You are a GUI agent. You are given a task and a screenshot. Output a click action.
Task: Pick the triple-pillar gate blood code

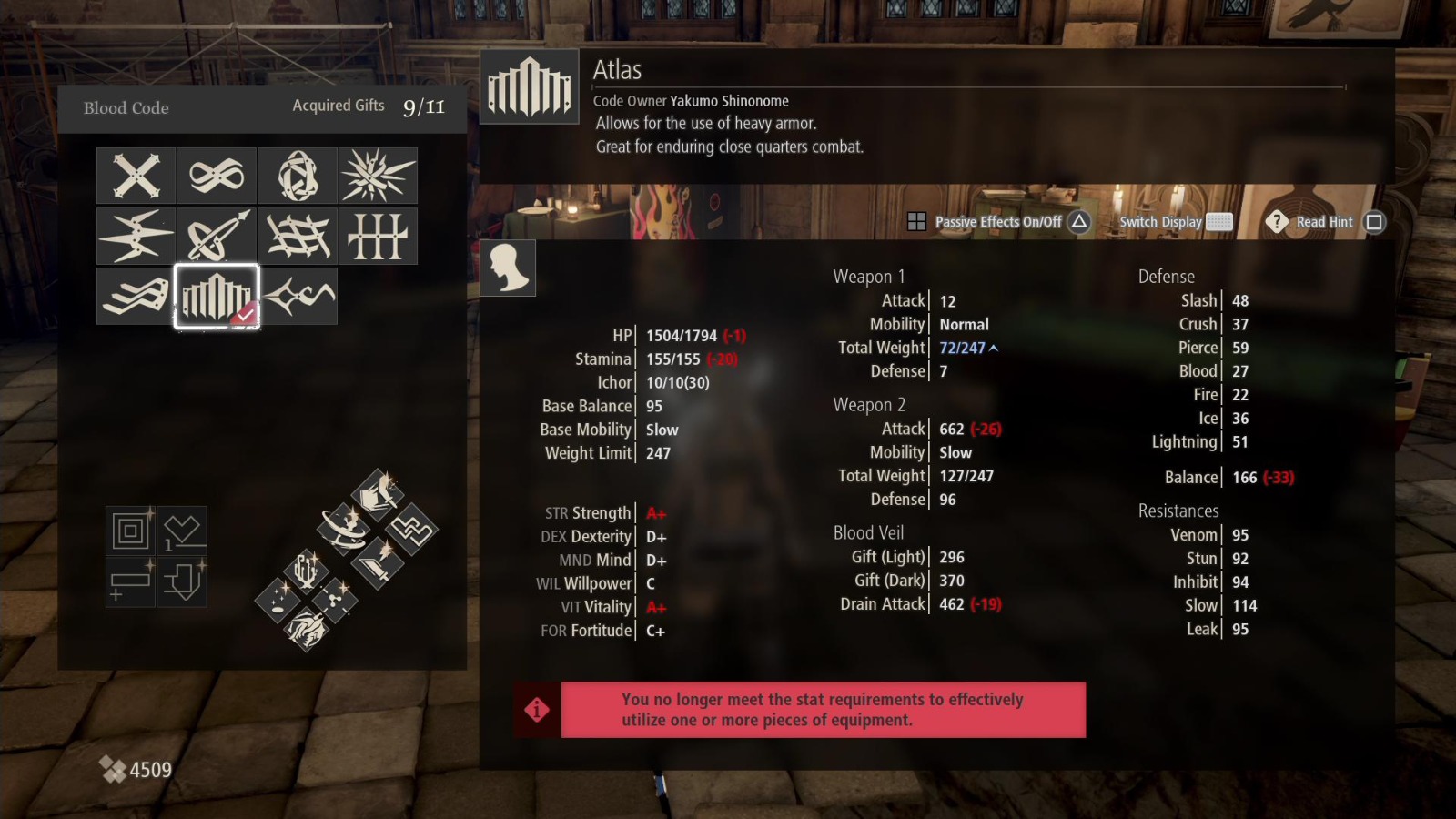(x=377, y=235)
